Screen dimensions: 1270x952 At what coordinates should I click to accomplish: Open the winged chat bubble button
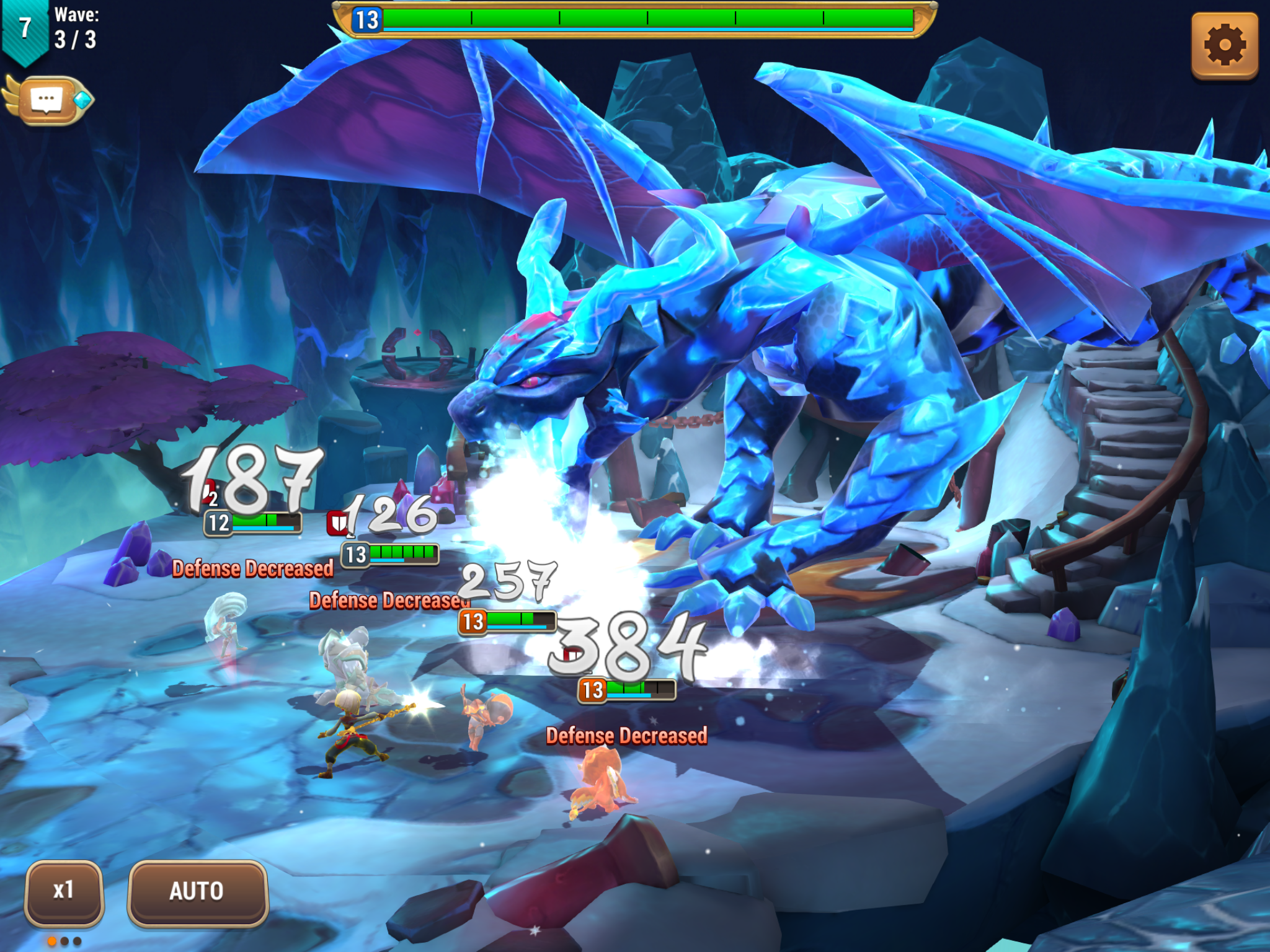[x=48, y=99]
